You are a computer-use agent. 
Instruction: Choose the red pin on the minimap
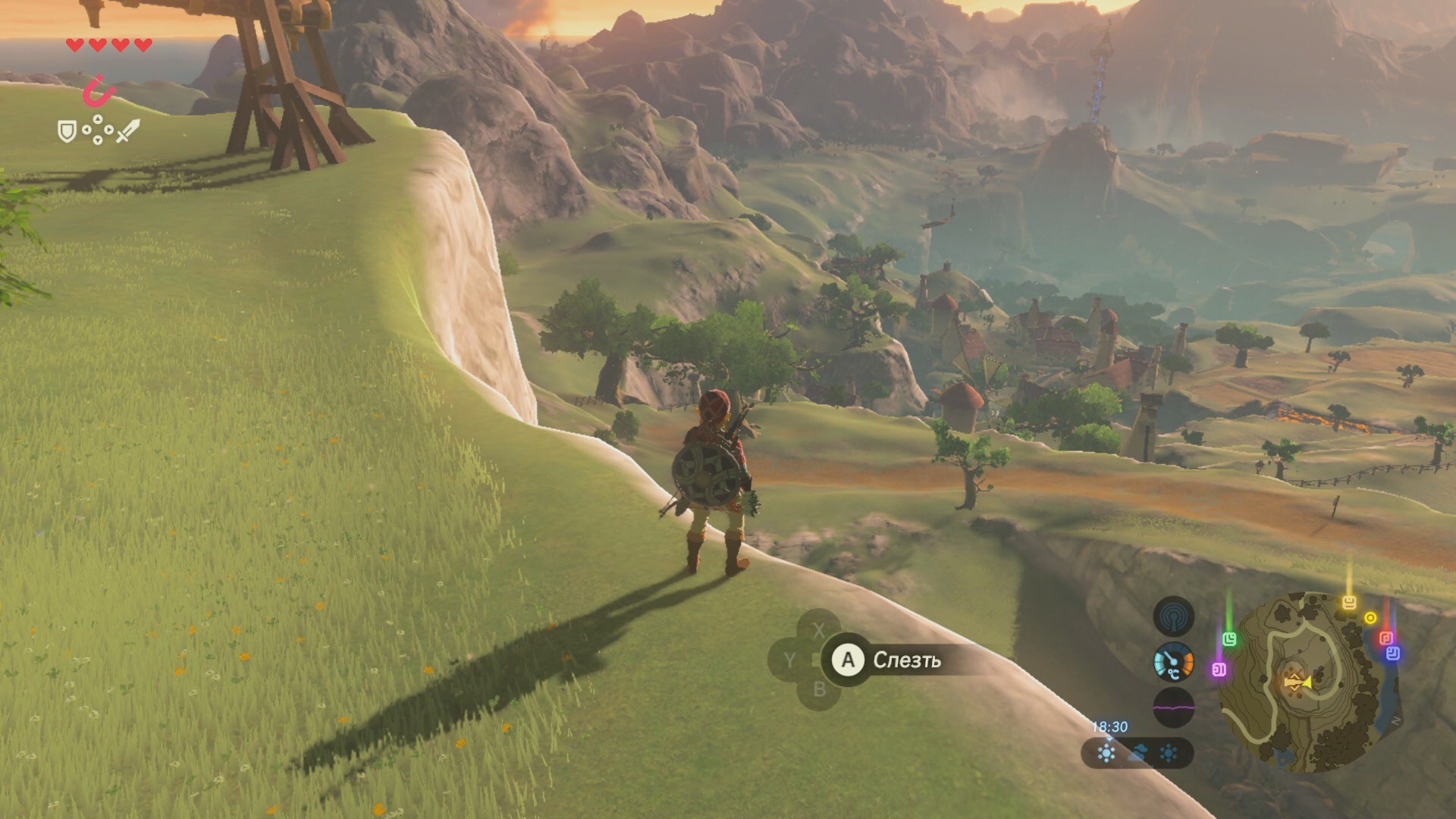pos(1385,638)
